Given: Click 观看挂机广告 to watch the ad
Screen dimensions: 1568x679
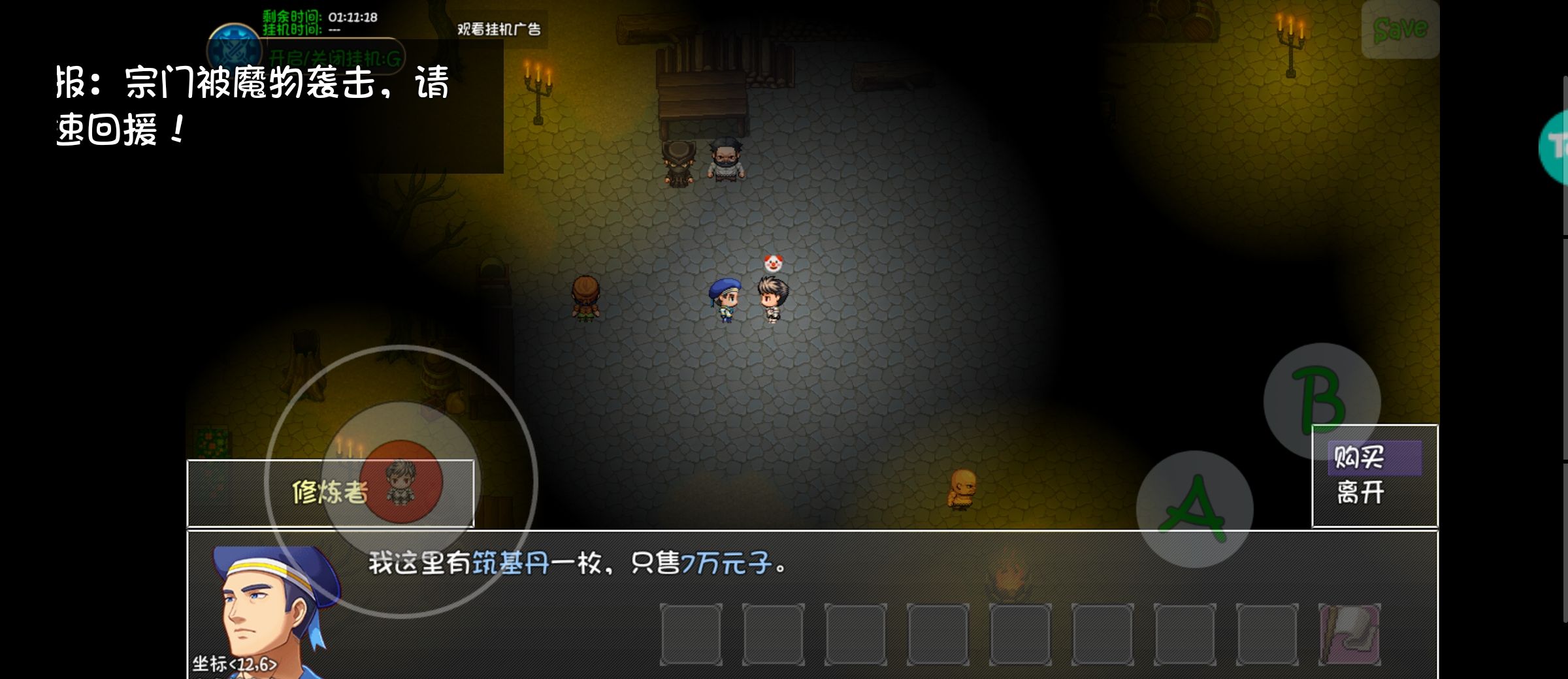Looking at the screenshot, I should point(500,30).
